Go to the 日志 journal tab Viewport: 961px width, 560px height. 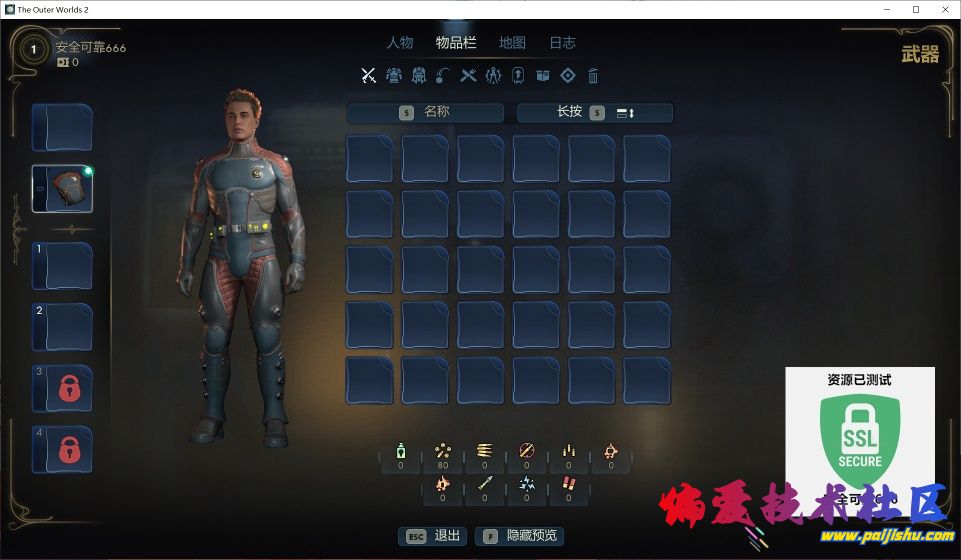coord(562,43)
